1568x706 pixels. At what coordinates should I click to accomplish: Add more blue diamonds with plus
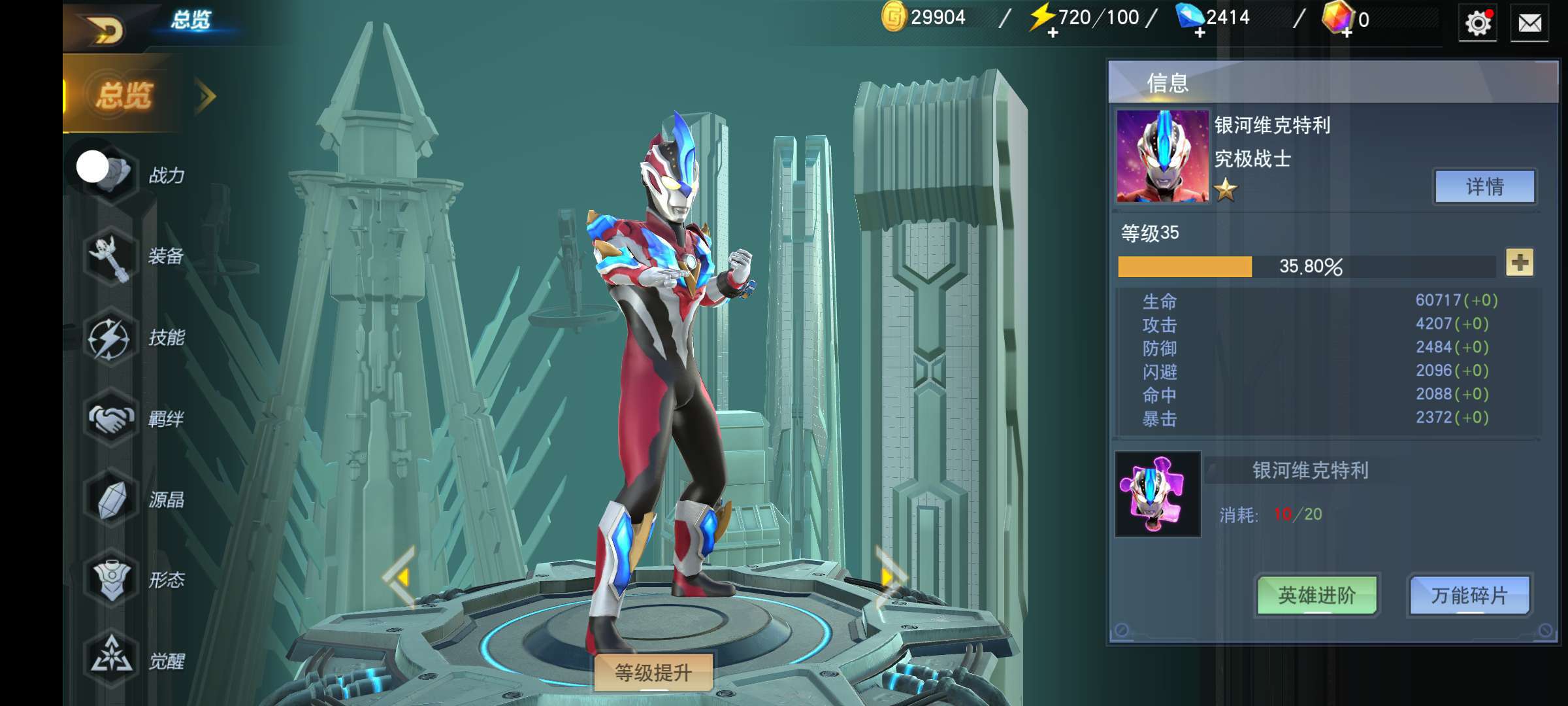tap(1200, 33)
